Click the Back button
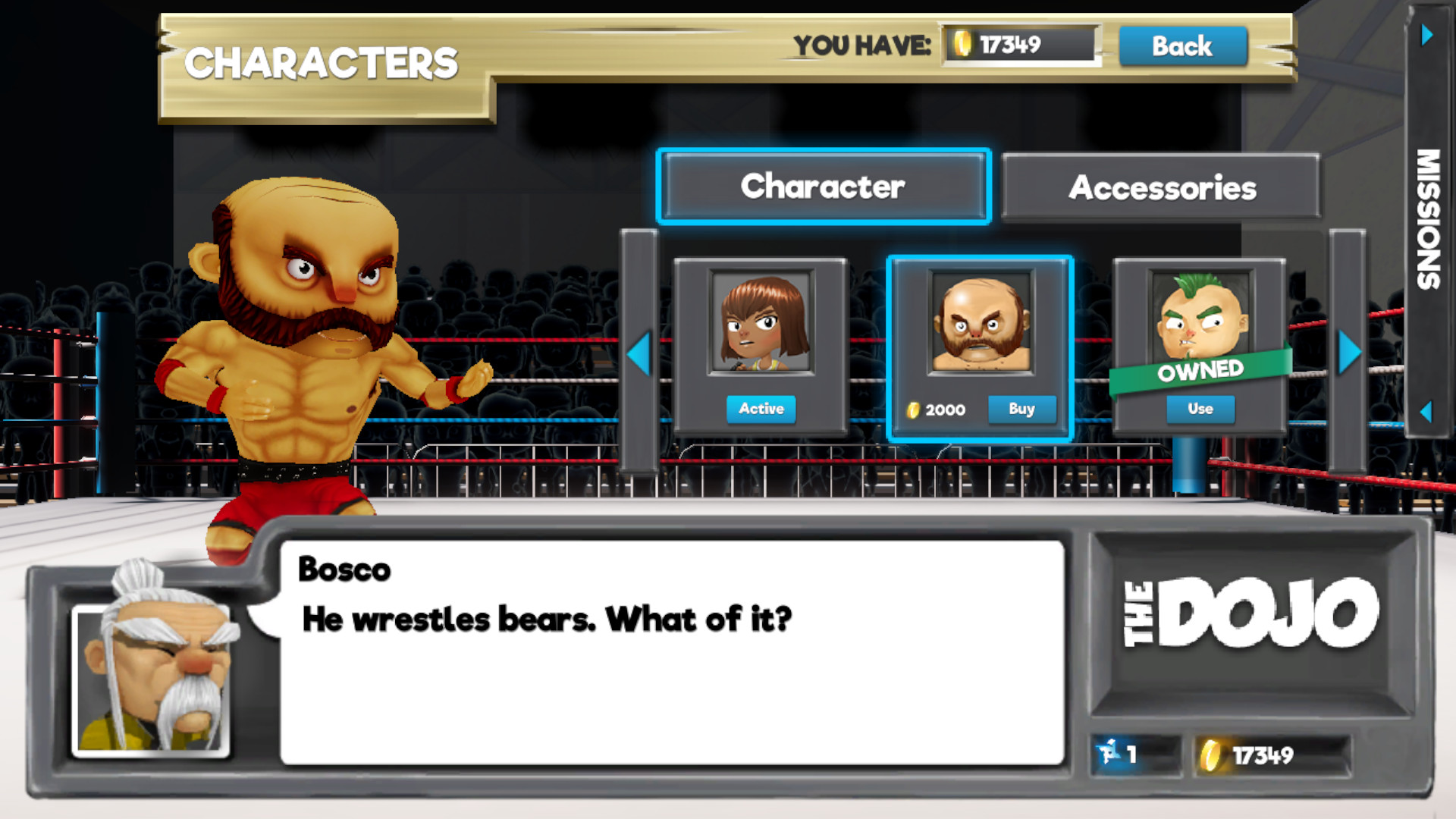 click(x=1181, y=46)
